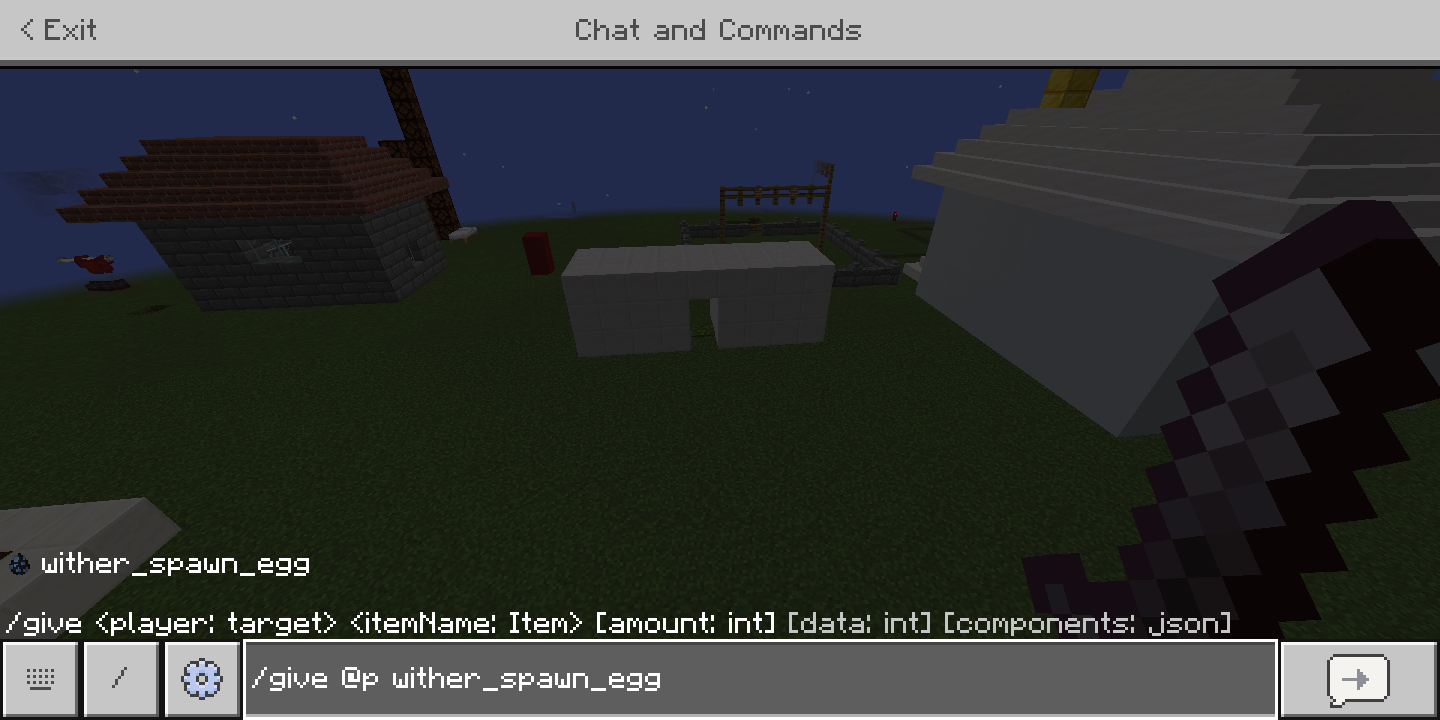The image size is (1440, 720).
Task: Click the Exit label in the top bar
Action: (x=70, y=29)
